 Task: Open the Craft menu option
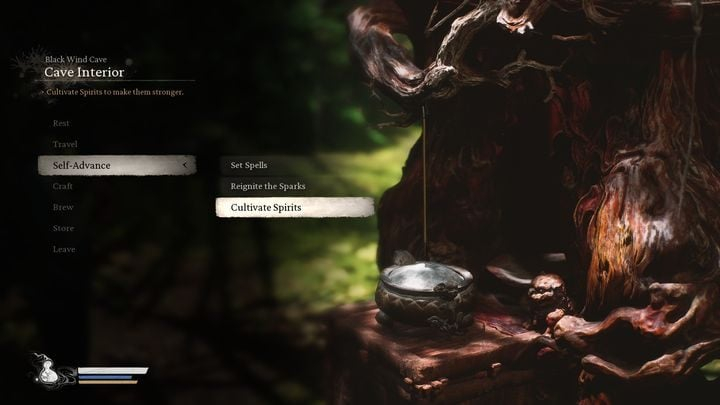63,186
